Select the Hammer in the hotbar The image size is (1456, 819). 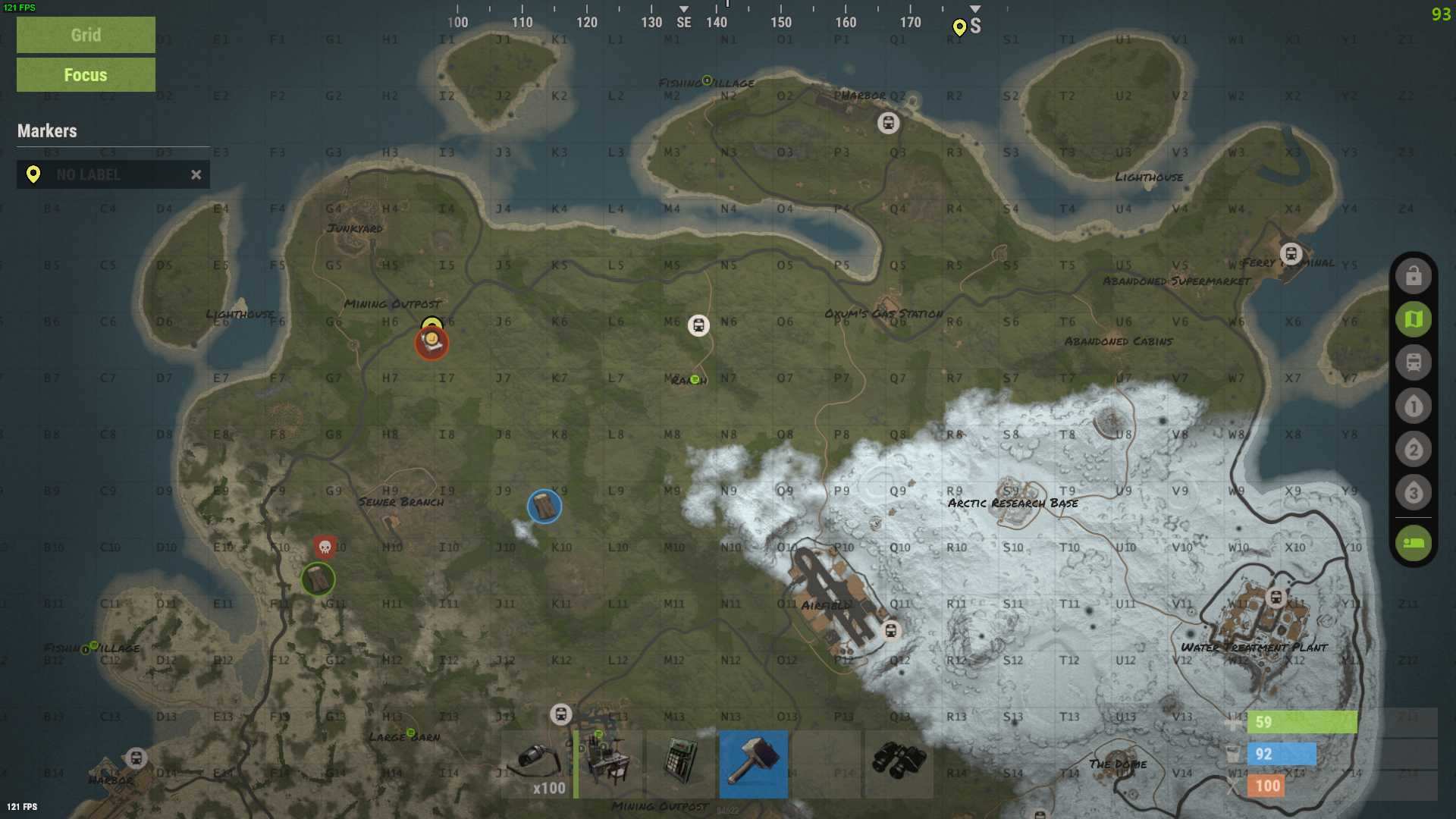(x=754, y=764)
